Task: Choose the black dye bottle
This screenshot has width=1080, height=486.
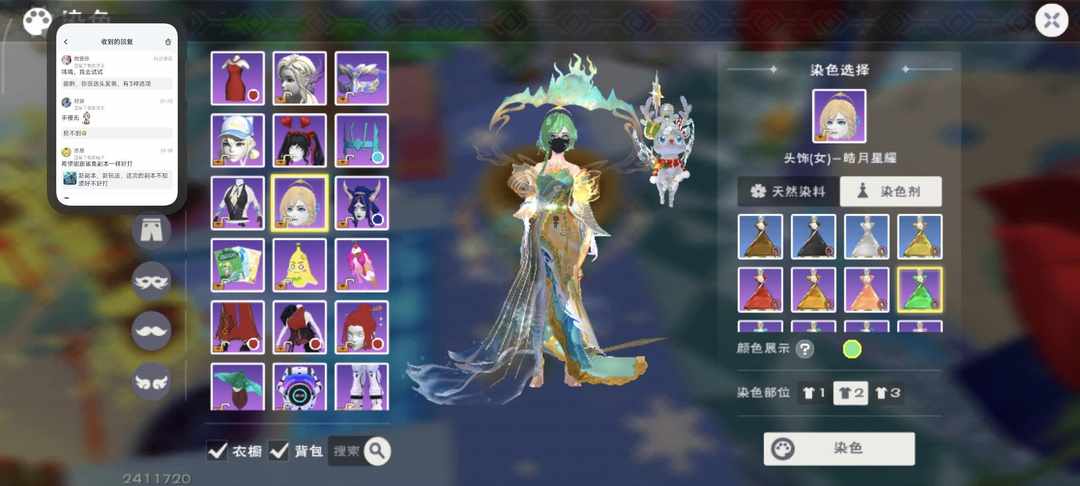Action: coord(813,237)
